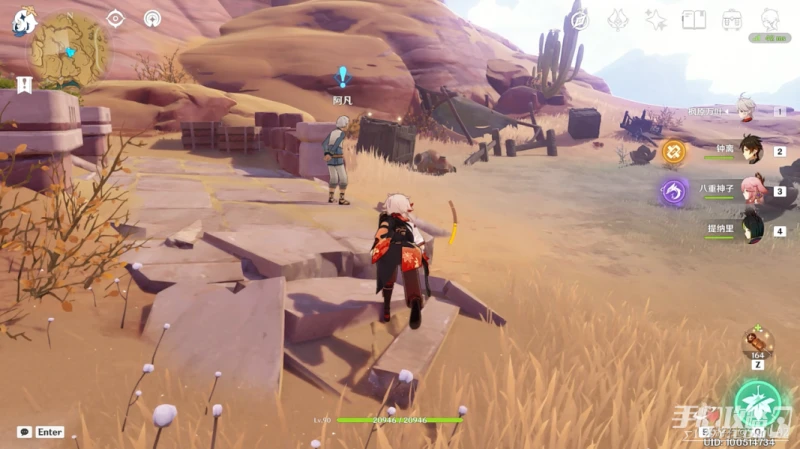Open the events winged emblem icon
Image resolution: width=800 pixels, height=449 pixels.
pos(618,20)
